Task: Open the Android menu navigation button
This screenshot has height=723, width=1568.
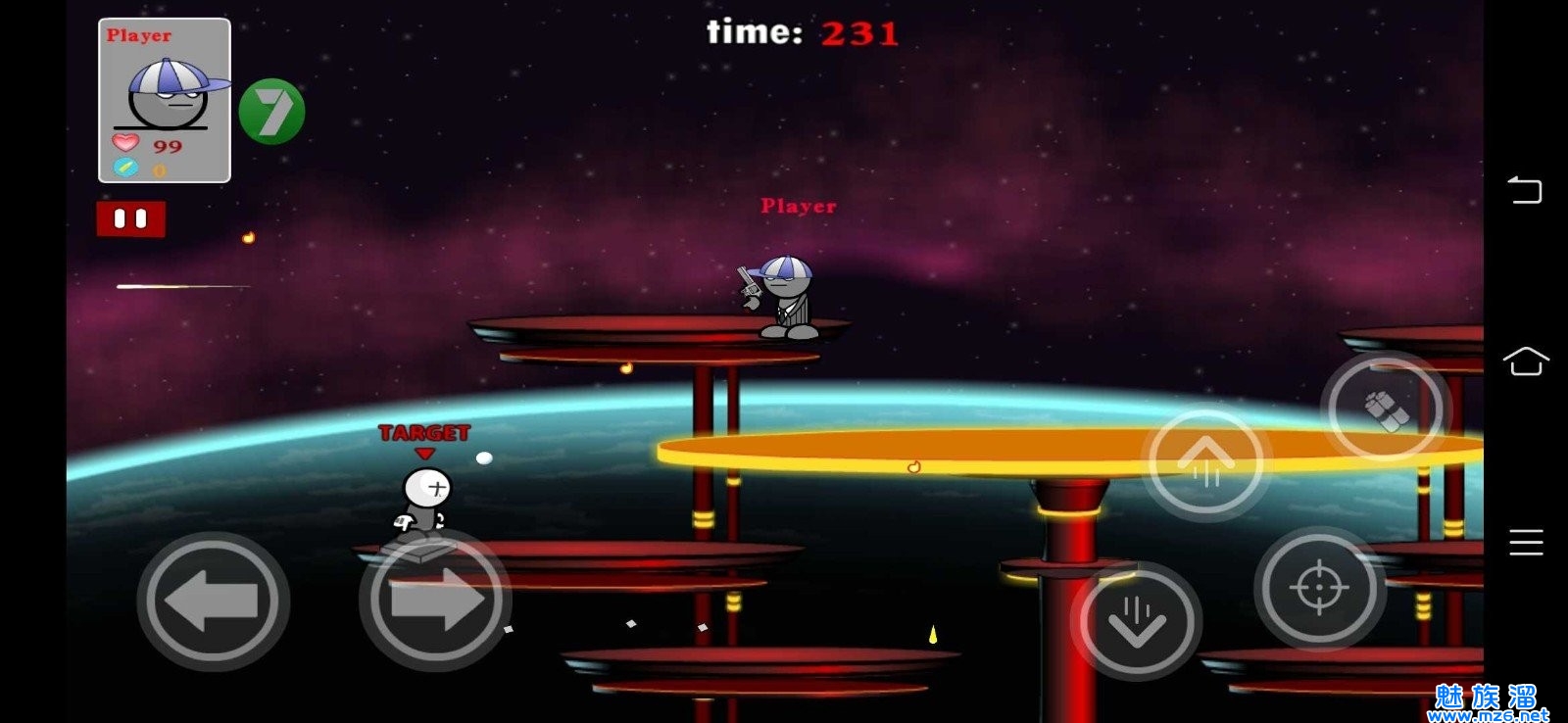Action: point(1525,542)
